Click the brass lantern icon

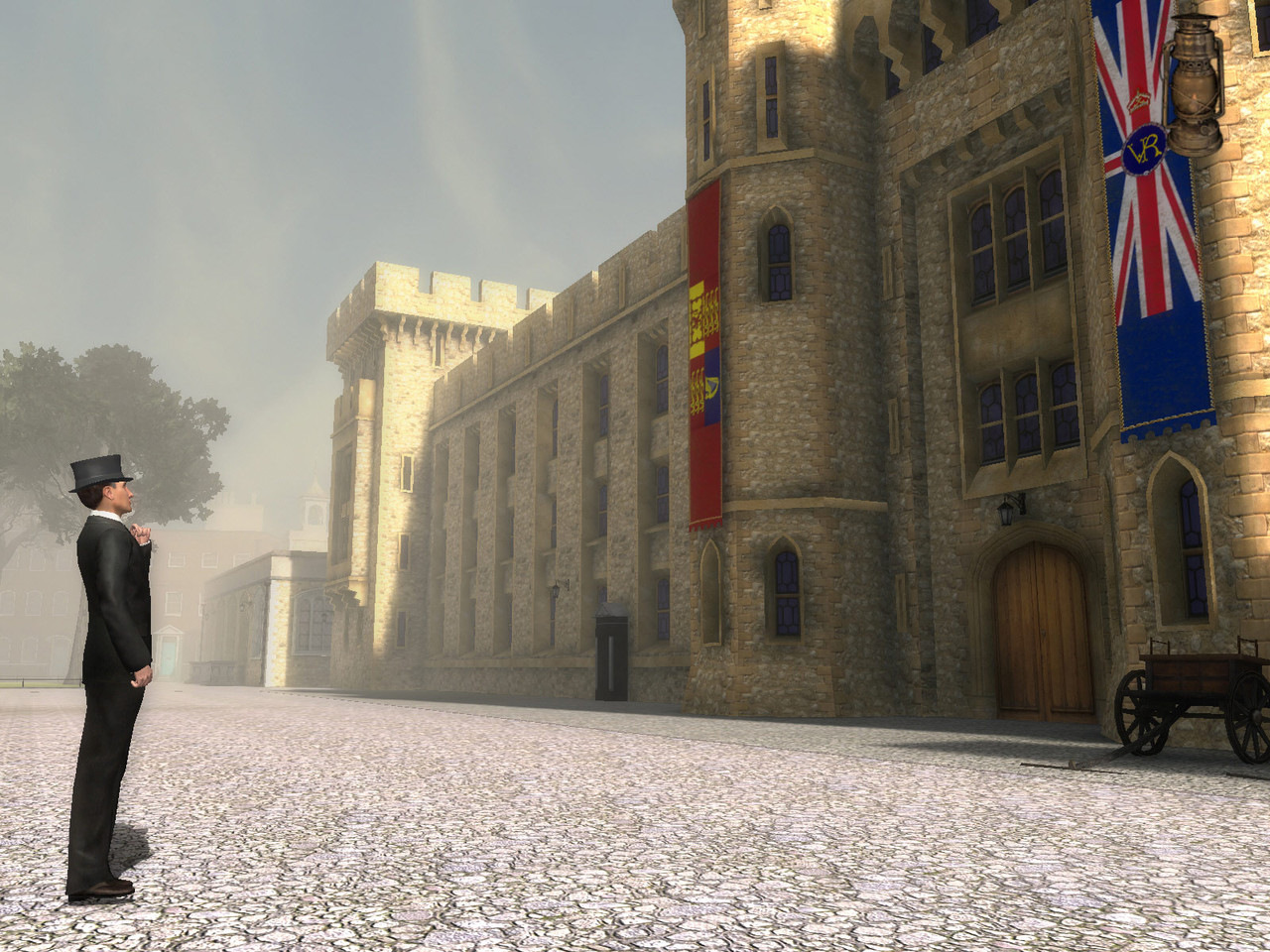[x=1193, y=89]
